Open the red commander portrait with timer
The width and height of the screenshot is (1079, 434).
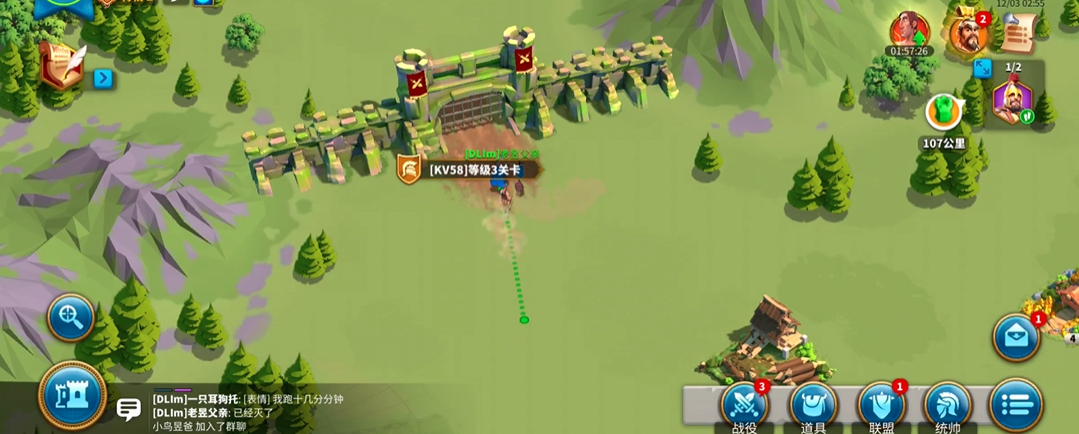point(909,30)
